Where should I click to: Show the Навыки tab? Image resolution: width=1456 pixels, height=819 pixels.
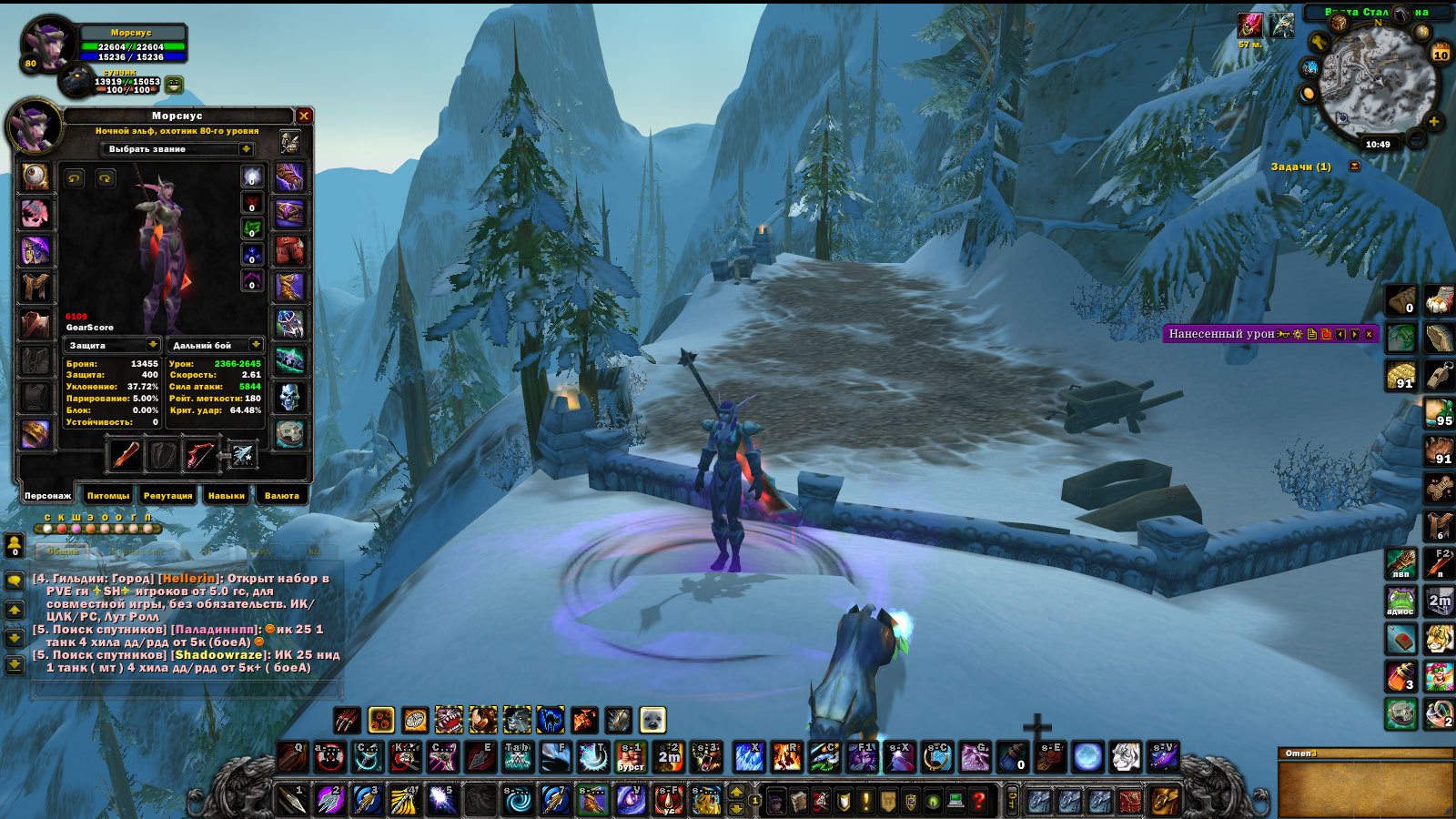(226, 496)
